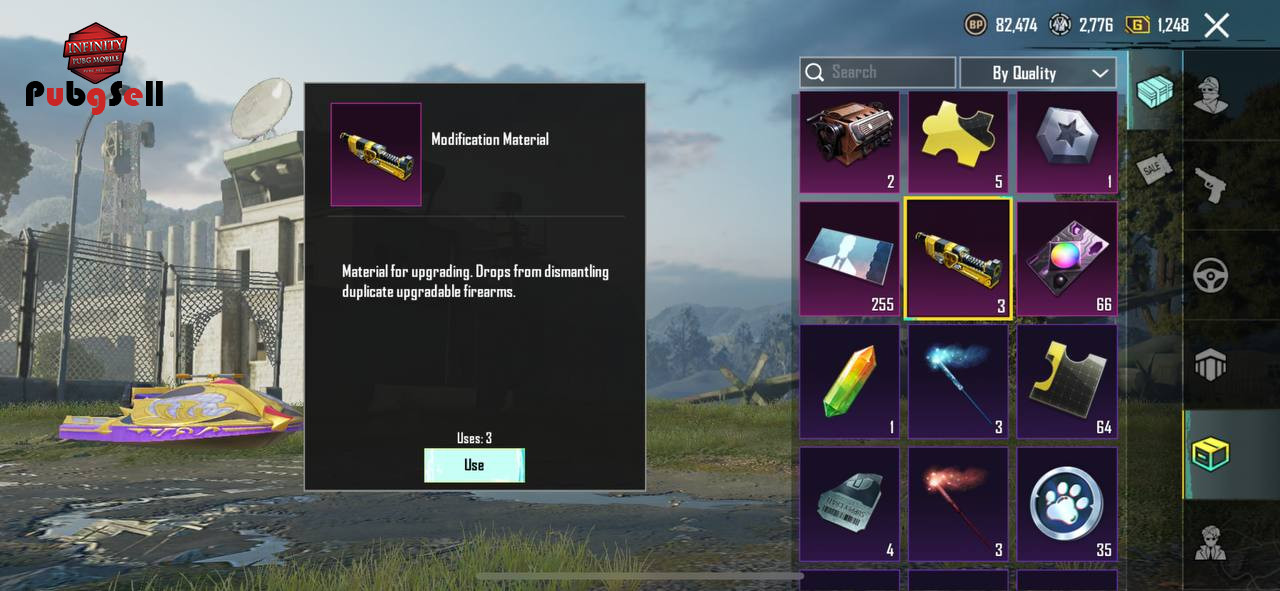Image resolution: width=1280 pixels, height=591 pixels.
Task: Select the engine item slot
Action: pos(849,141)
